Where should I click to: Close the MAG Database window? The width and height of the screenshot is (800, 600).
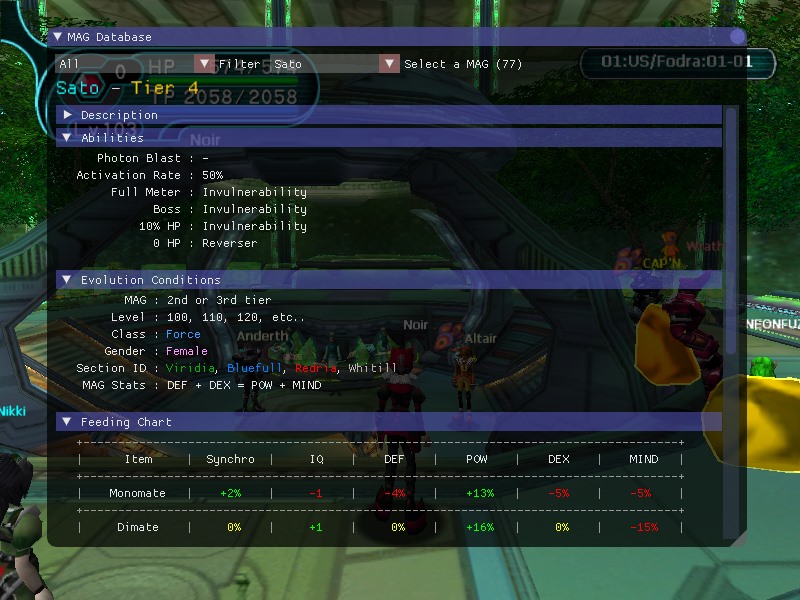coord(737,37)
